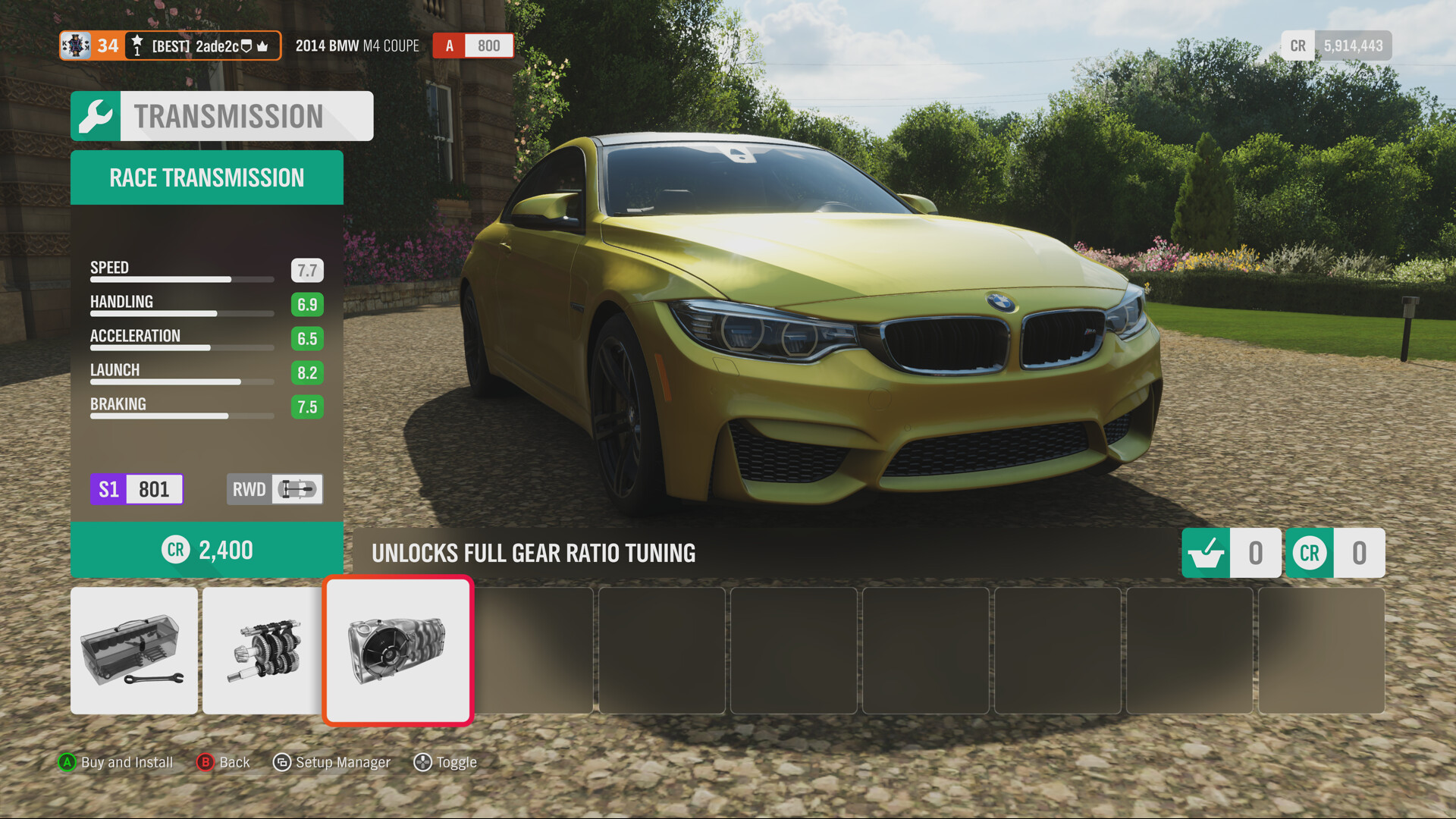This screenshot has width=1456, height=819.
Task: Buy the upgrade for 2,400 credits
Action: (x=207, y=550)
